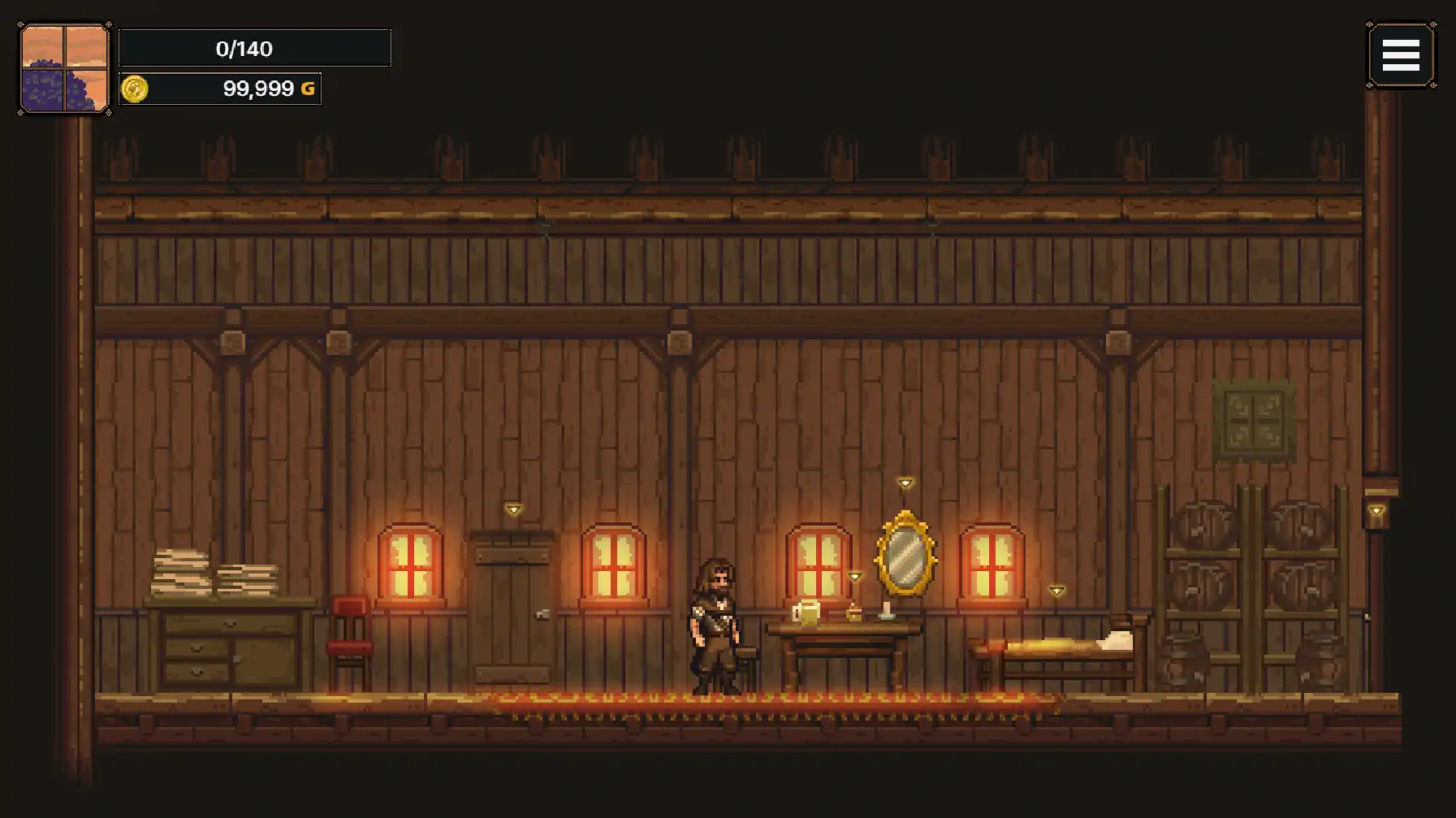This screenshot has width=1456, height=818.
Task: Open the hamburger menu button
Action: tap(1401, 55)
